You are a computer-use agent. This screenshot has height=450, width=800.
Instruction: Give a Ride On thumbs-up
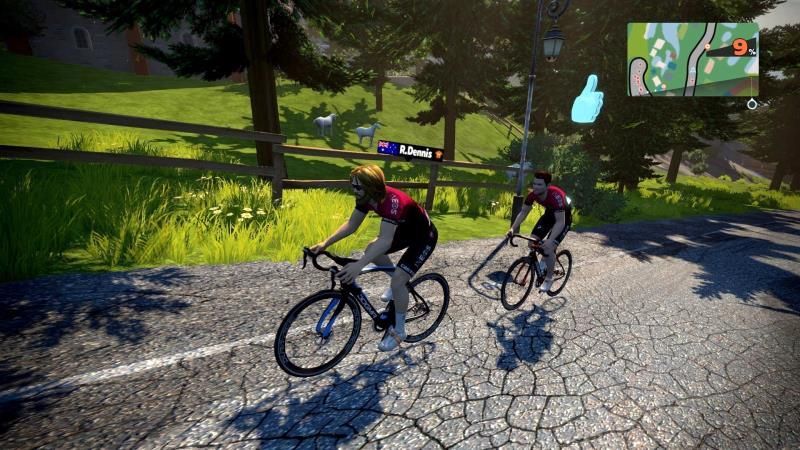(x=587, y=99)
